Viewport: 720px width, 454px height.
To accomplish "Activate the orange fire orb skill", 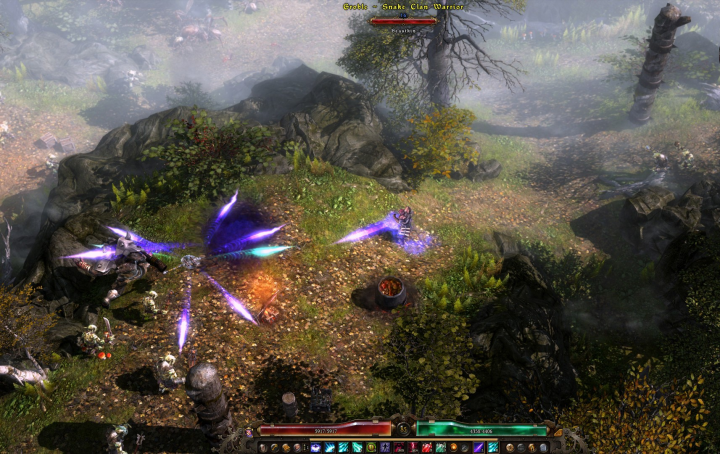I will coord(453,447).
